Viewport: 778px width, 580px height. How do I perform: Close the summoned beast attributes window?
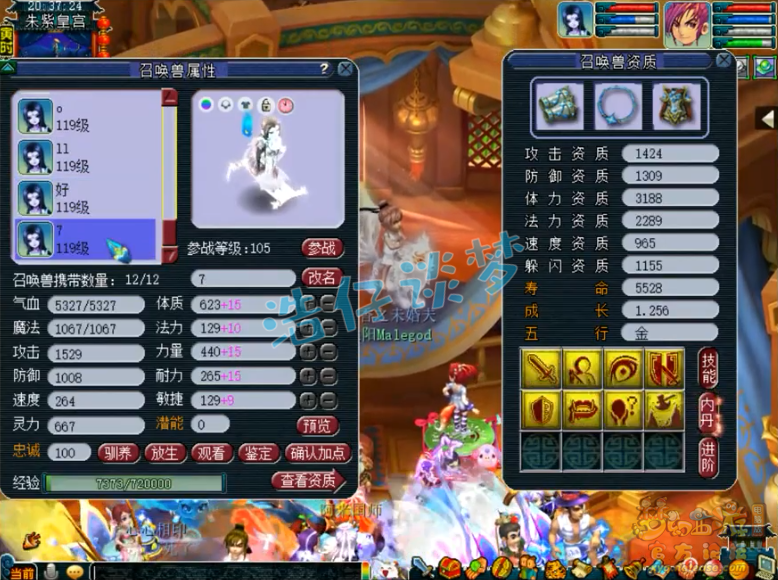pyautogui.click(x=345, y=69)
